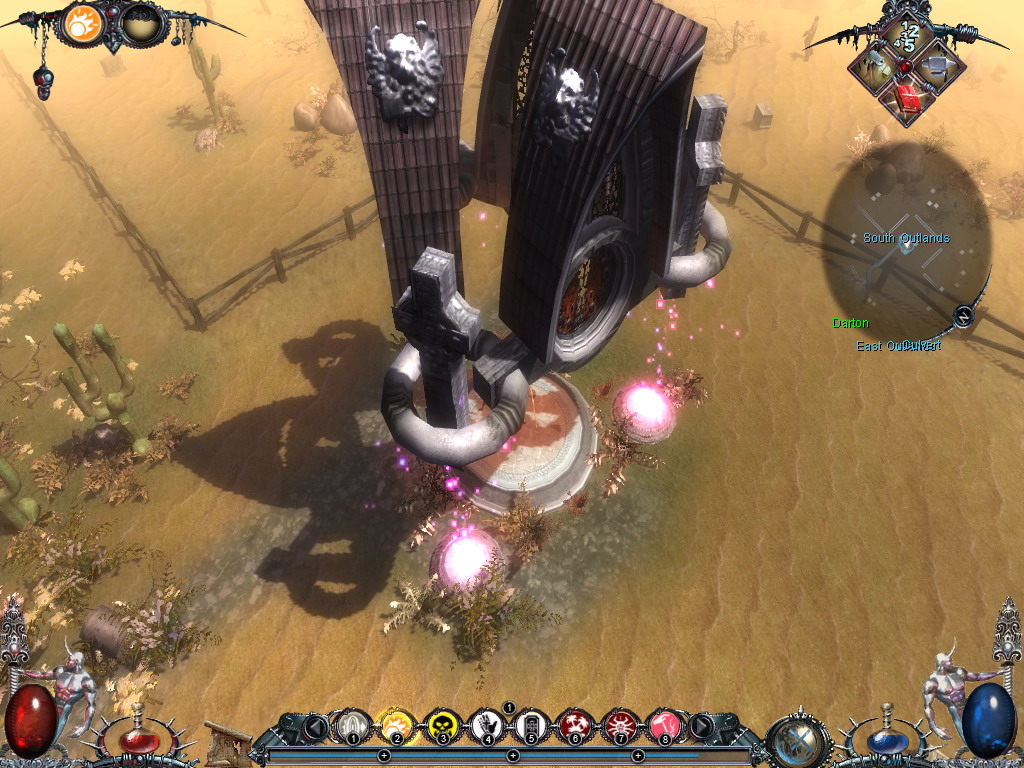Click the round crossed-weapons orb button
The height and width of the screenshot is (768, 1024).
pyautogui.click(x=799, y=740)
